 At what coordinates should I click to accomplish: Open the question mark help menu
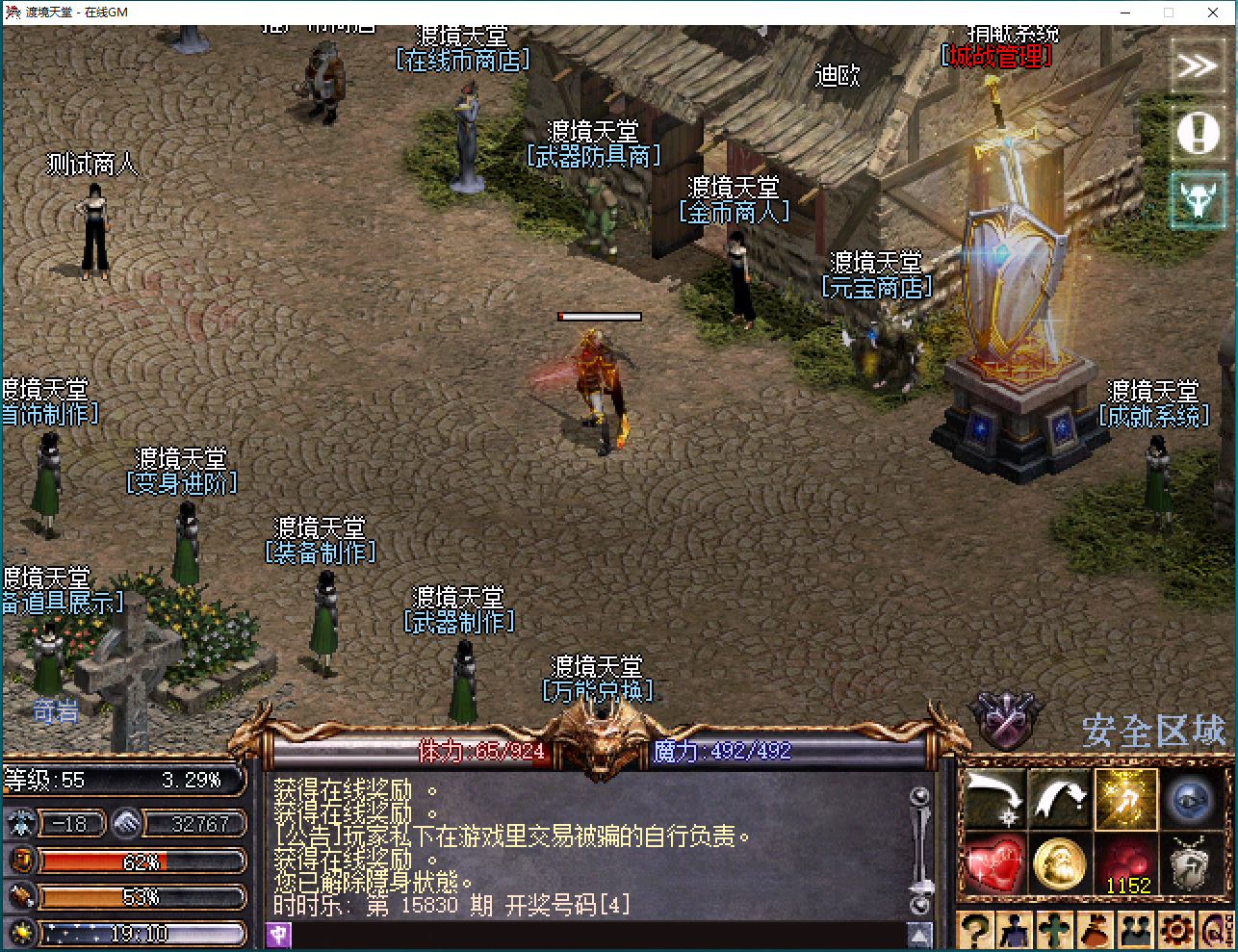975,931
